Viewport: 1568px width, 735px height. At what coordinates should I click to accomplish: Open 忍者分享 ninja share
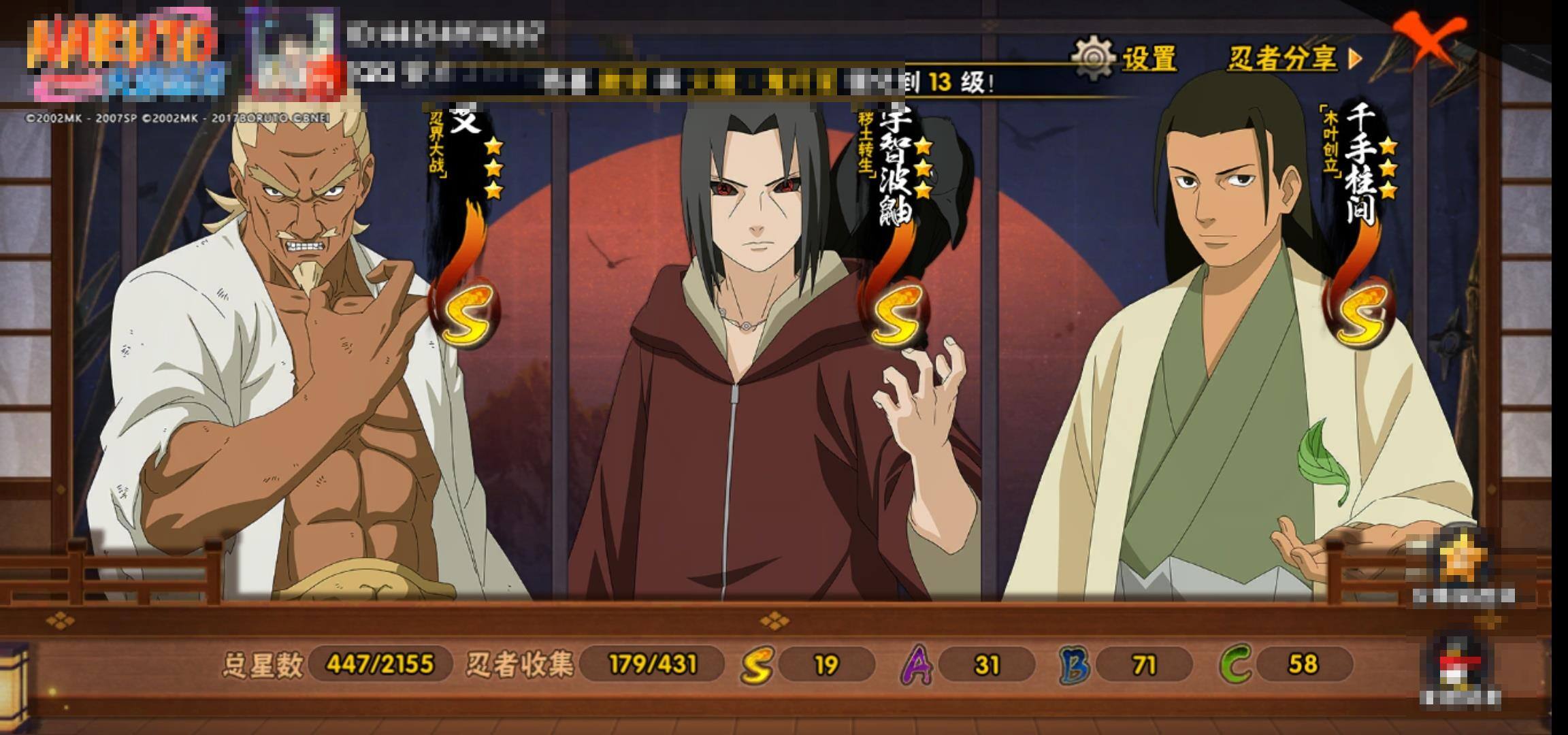coord(1293,59)
